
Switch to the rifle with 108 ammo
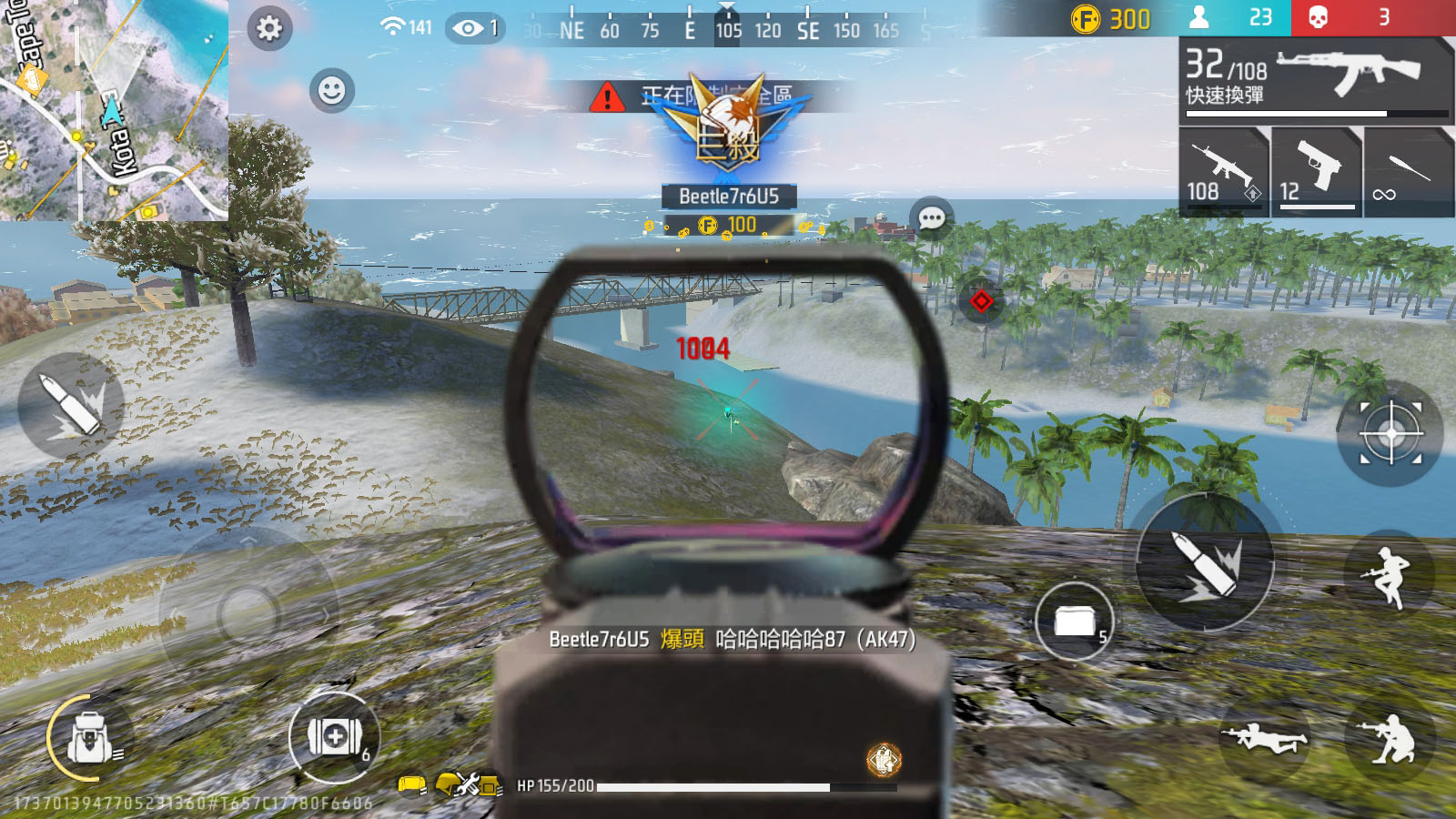[x=1223, y=172]
